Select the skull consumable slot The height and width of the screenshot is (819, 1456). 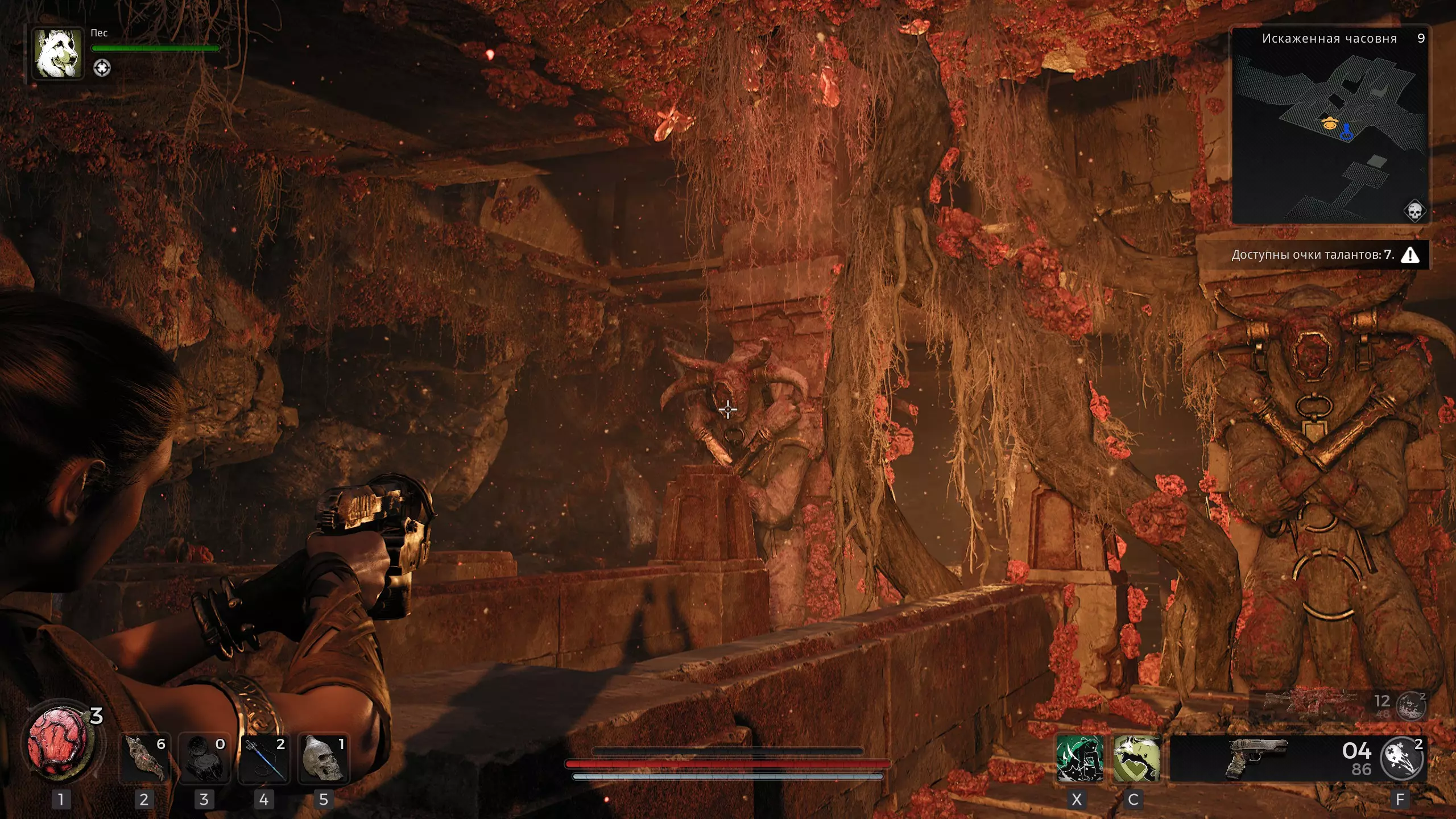pyautogui.click(x=324, y=758)
